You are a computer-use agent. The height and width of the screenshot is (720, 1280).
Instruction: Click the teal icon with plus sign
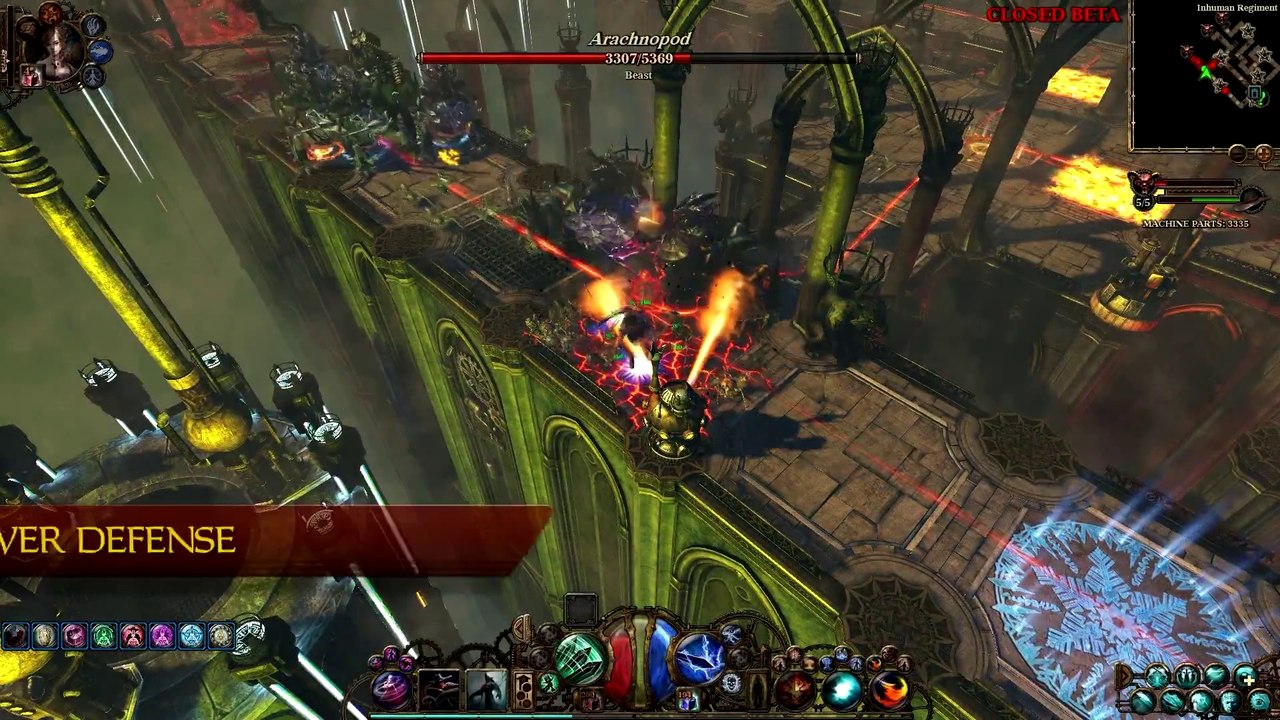point(1245,678)
